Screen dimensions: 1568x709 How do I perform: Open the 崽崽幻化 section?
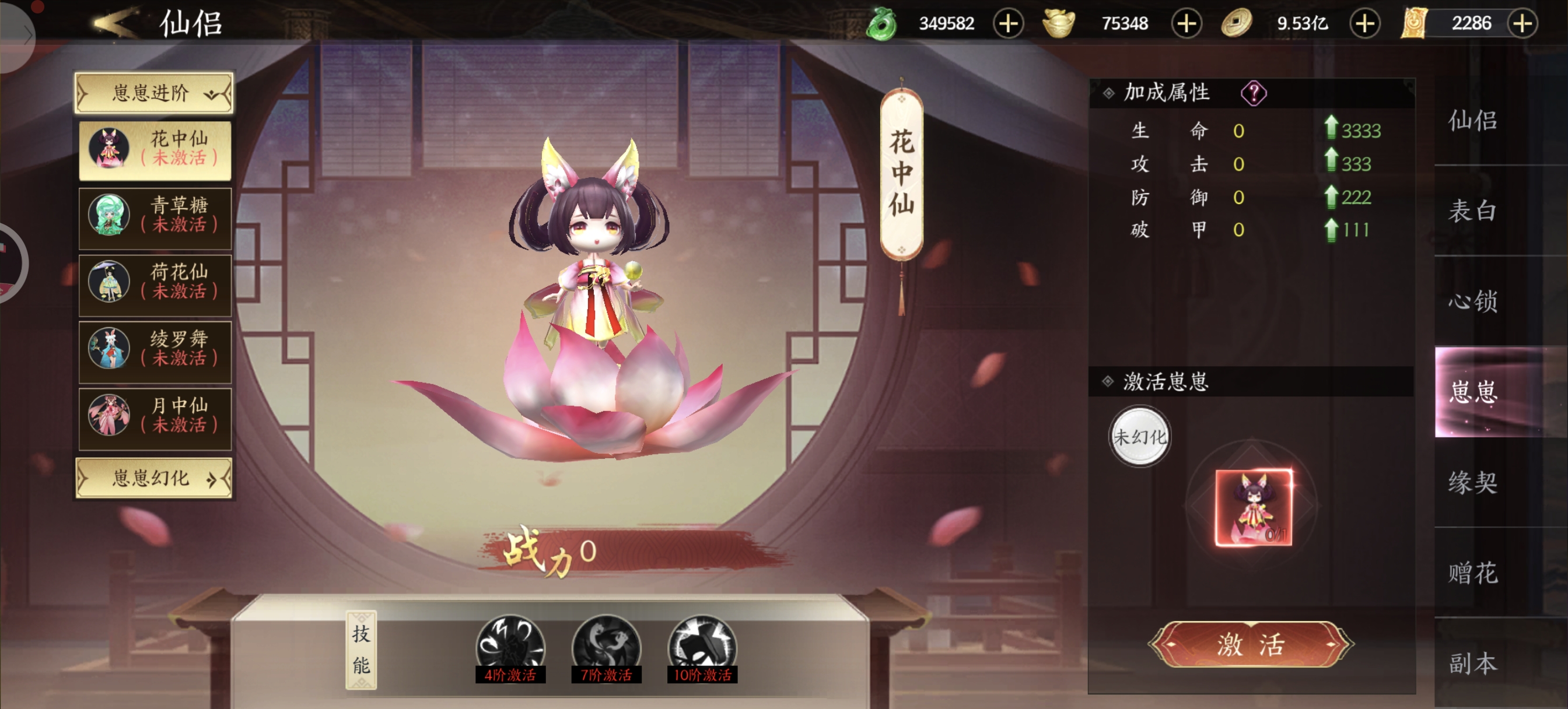(x=153, y=478)
